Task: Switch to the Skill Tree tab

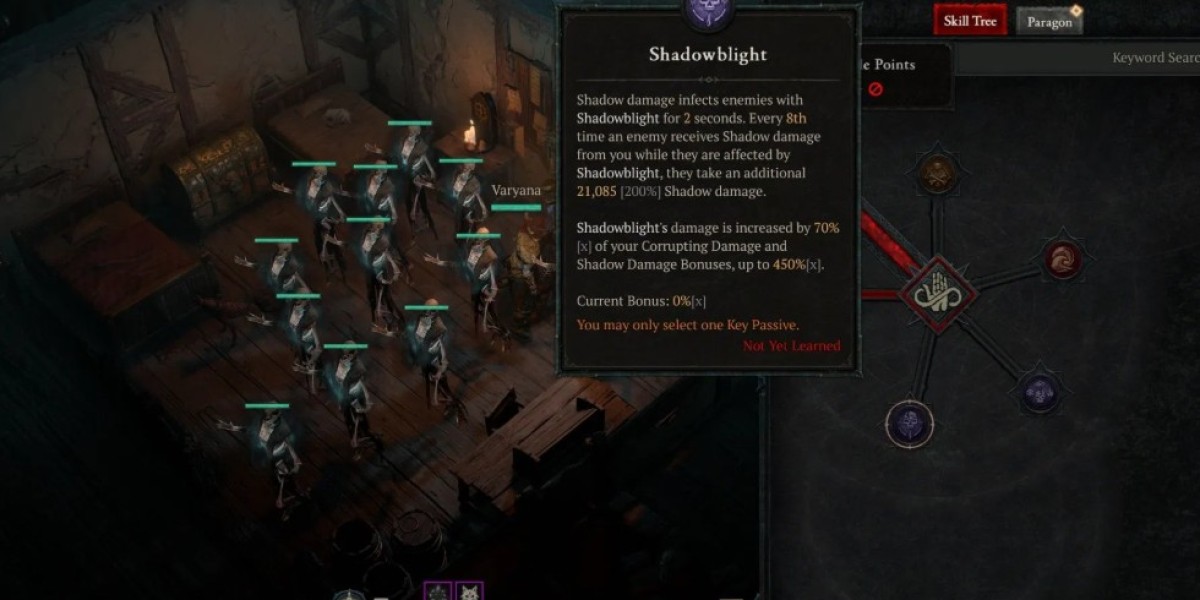Action: coord(970,21)
